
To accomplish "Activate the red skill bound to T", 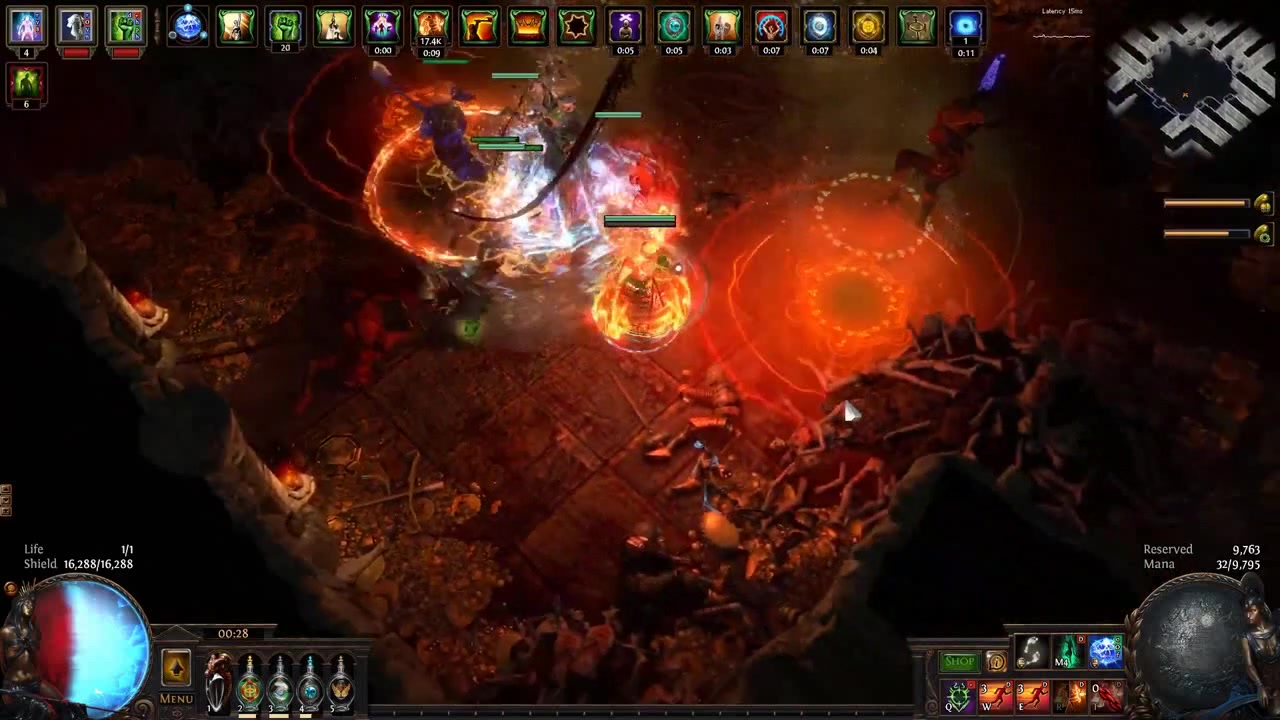I will coord(1106,696).
